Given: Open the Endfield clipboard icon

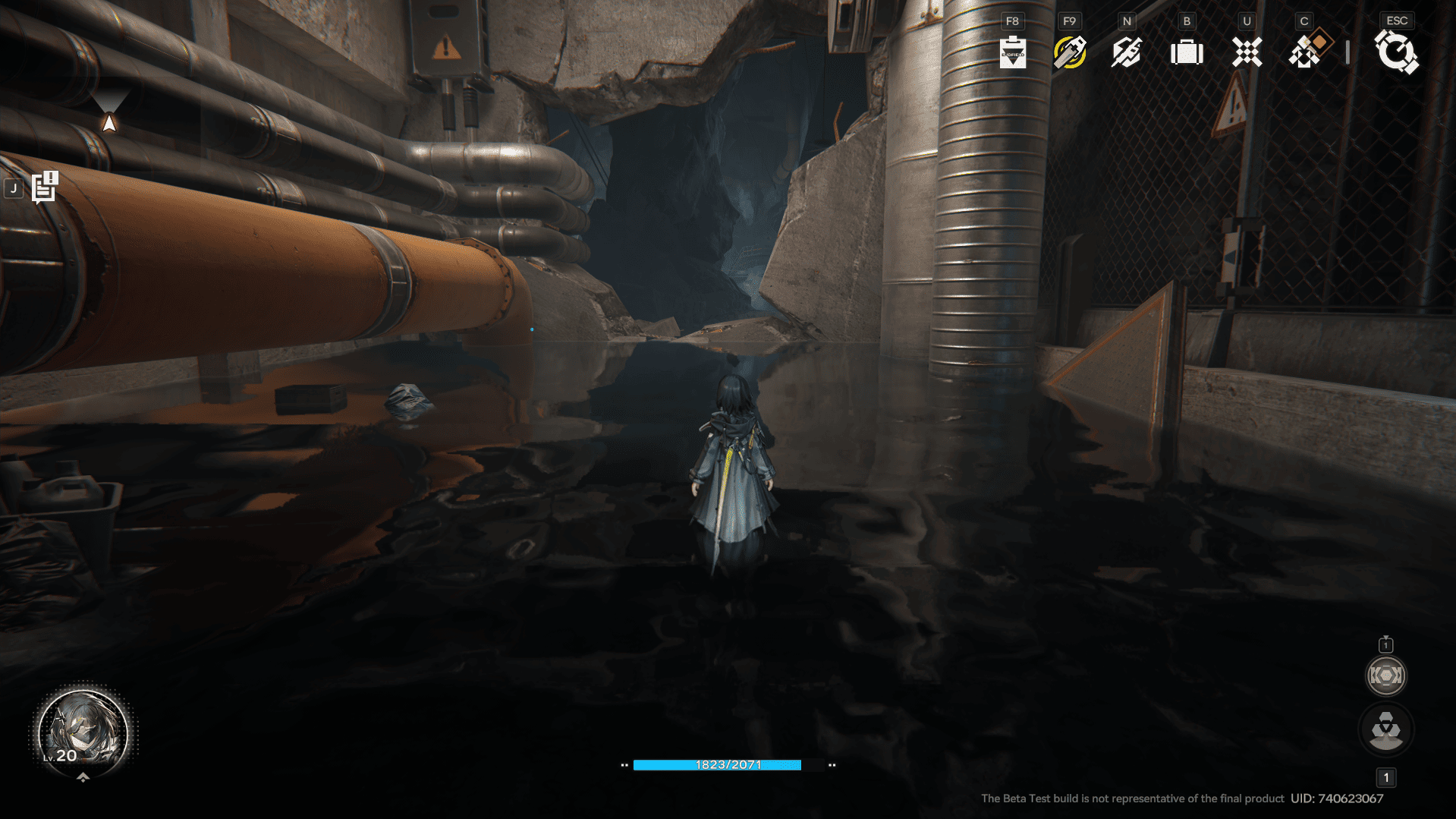Looking at the screenshot, I should tap(1012, 52).
